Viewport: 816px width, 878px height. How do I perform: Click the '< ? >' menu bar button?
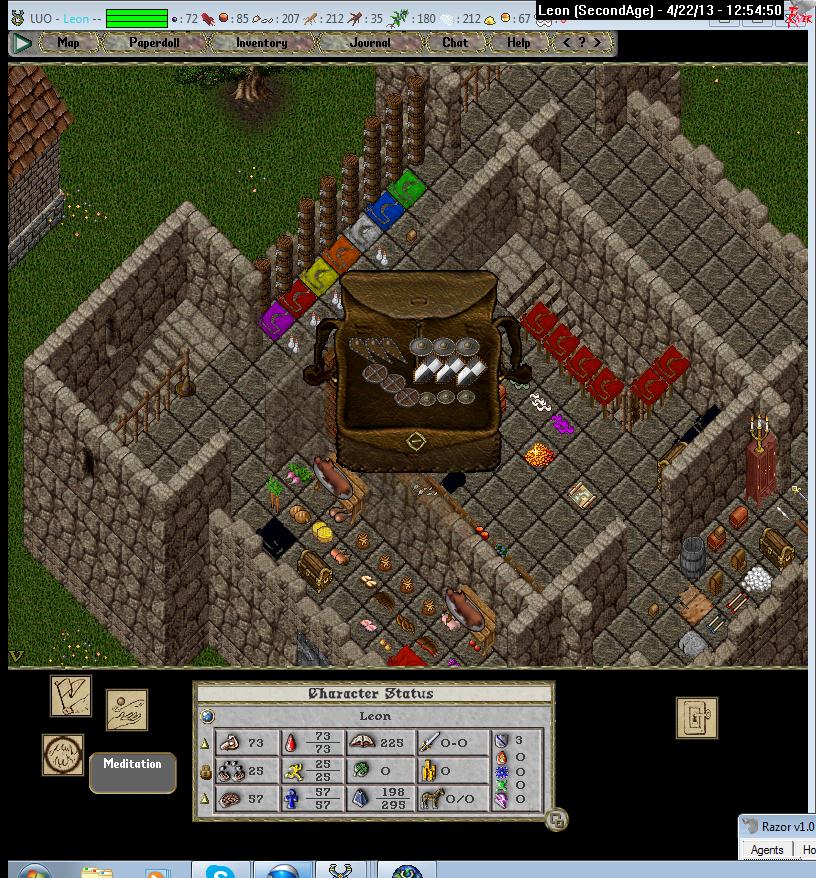click(x=583, y=43)
